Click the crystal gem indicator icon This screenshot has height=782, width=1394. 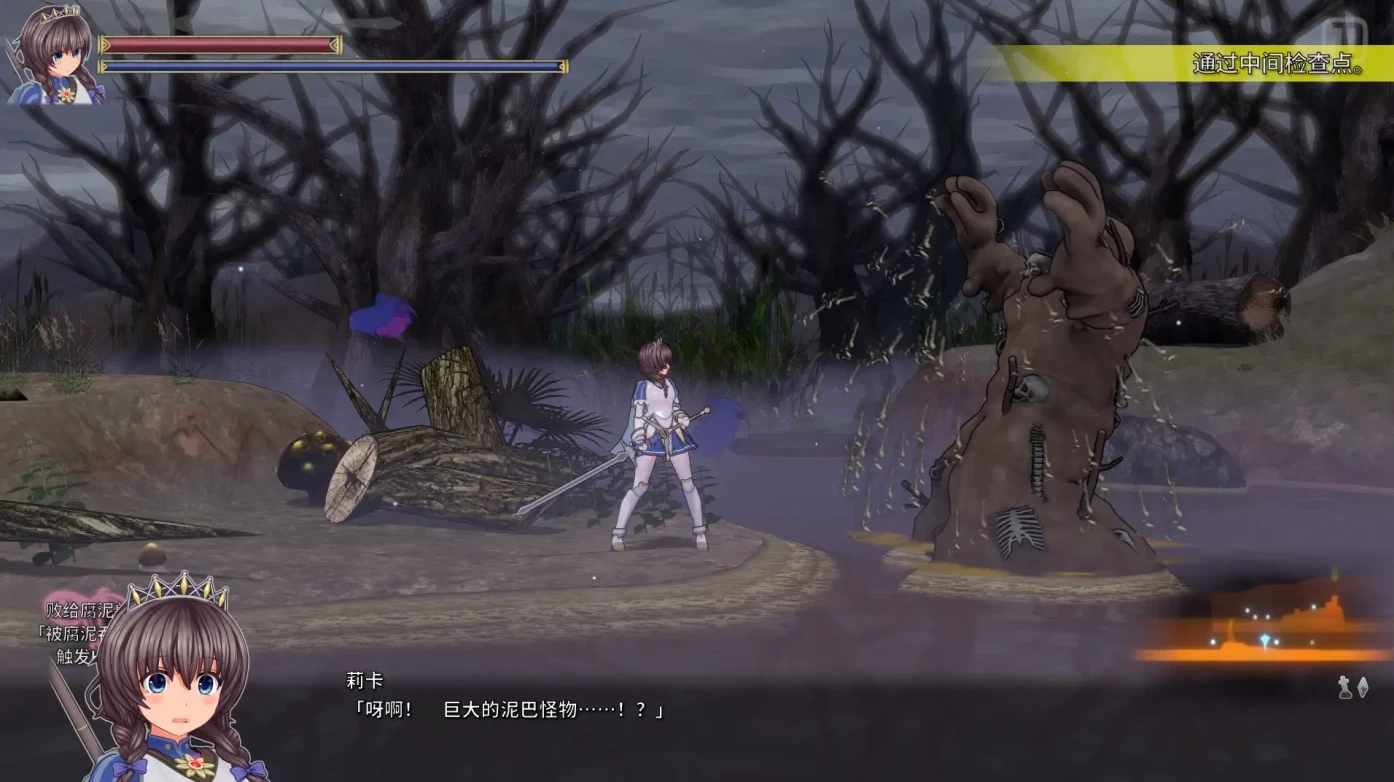(1363, 687)
